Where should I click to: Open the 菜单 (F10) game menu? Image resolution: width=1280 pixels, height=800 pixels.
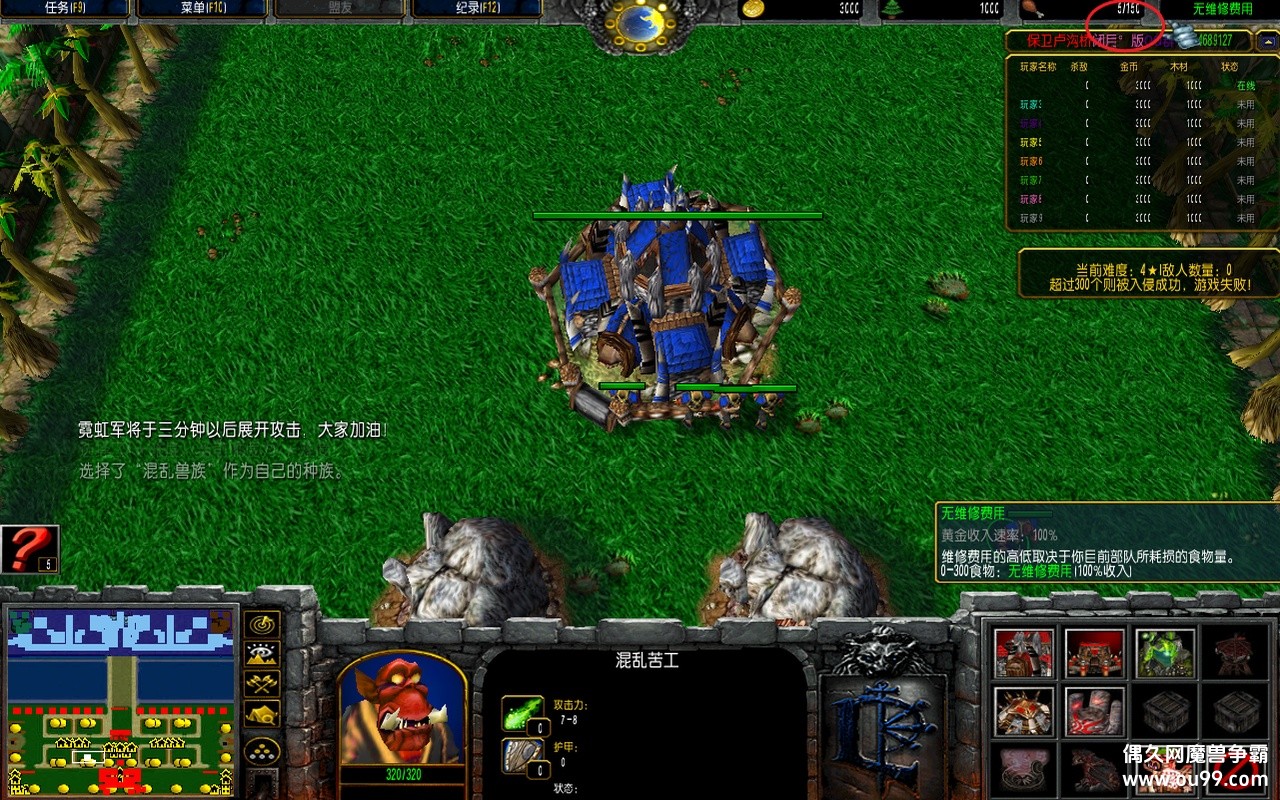202,9
